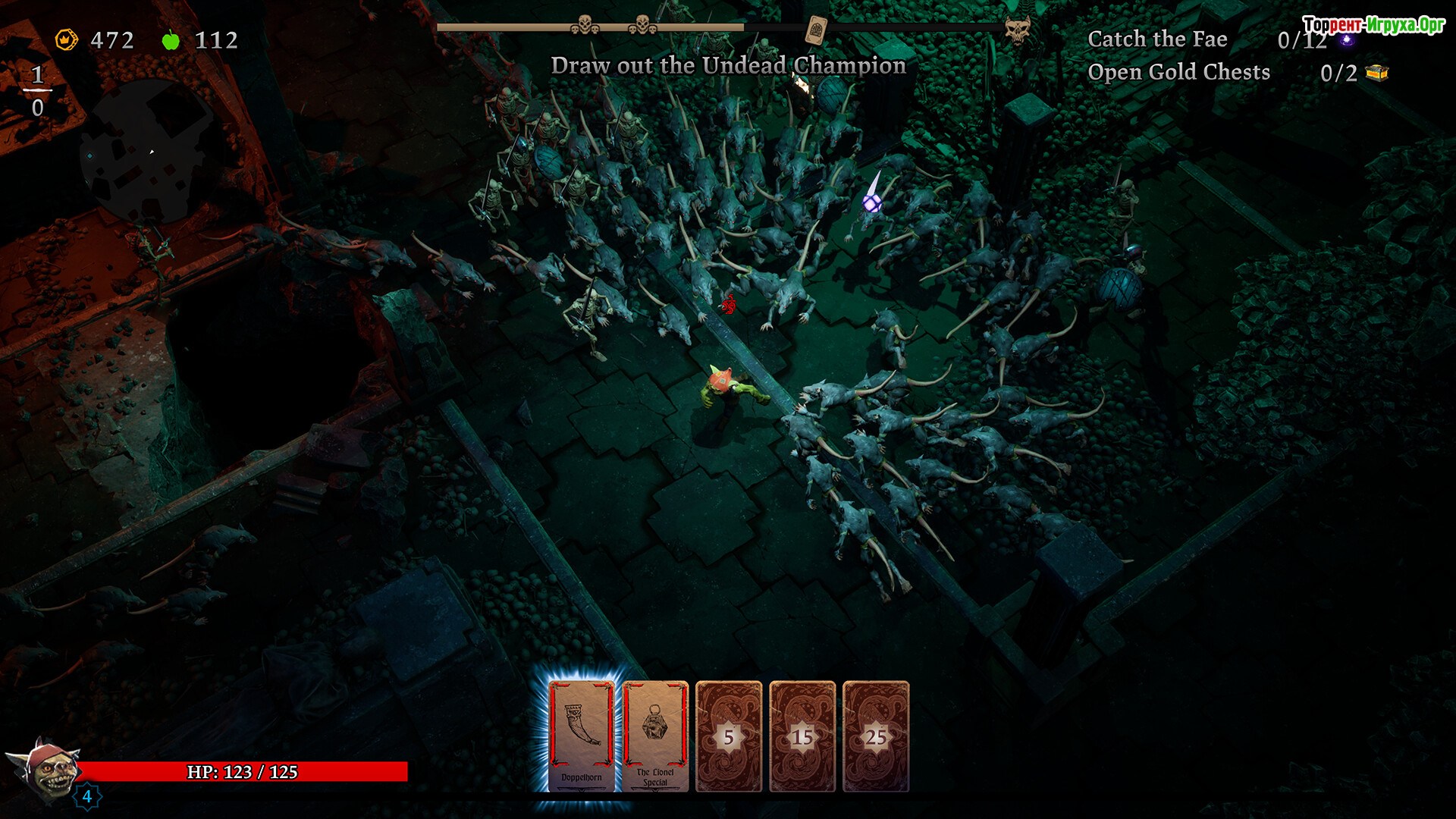The image size is (1456, 819).
Task: Click the green apple resource icon
Action: (x=171, y=39)
